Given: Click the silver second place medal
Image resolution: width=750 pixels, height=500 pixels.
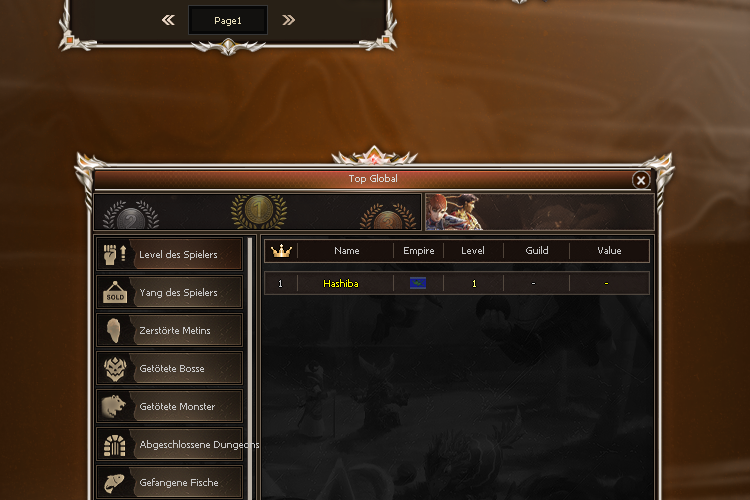Looking at the screenshot, I should (130, 217).
